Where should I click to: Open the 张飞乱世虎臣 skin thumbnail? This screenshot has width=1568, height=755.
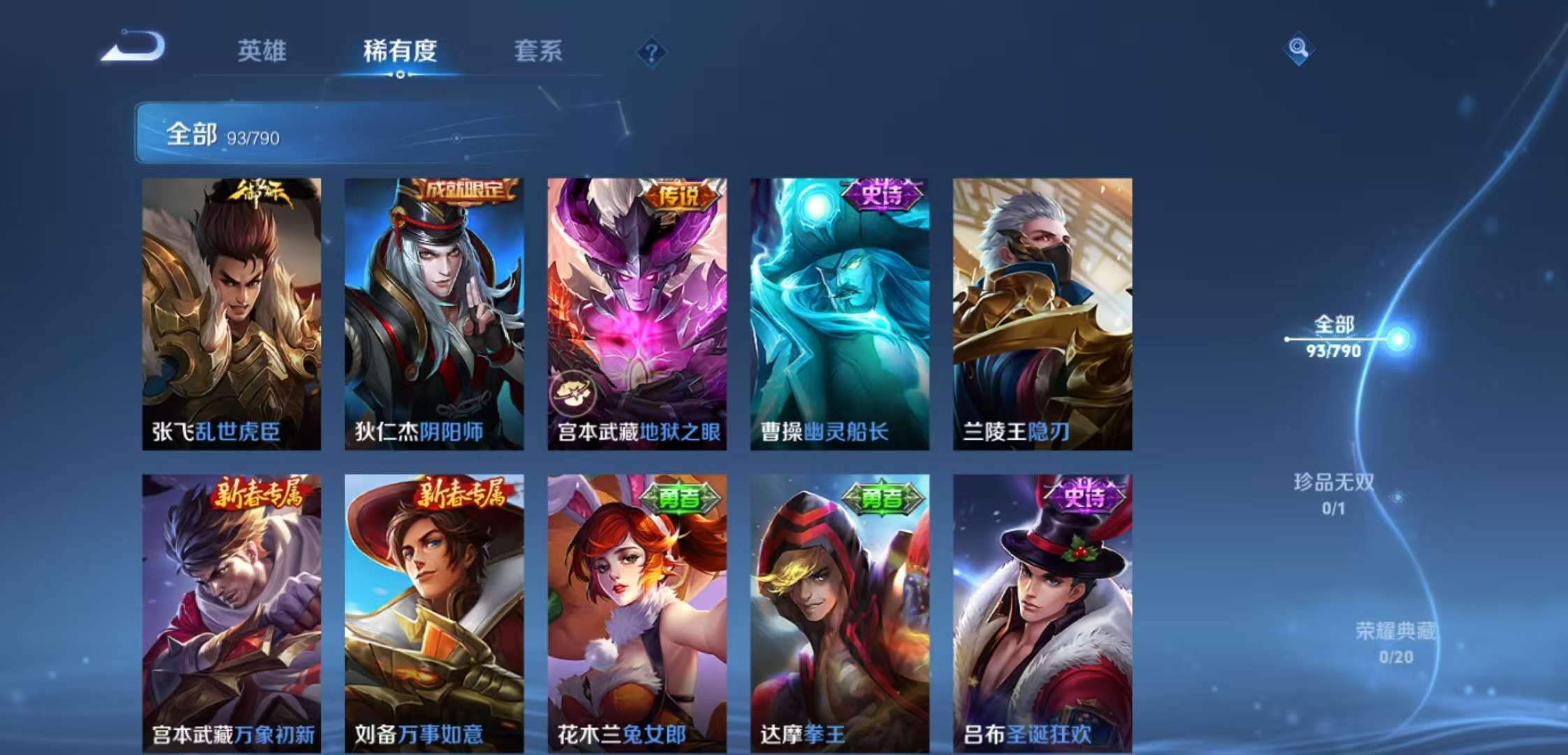(x=231, y=311)
